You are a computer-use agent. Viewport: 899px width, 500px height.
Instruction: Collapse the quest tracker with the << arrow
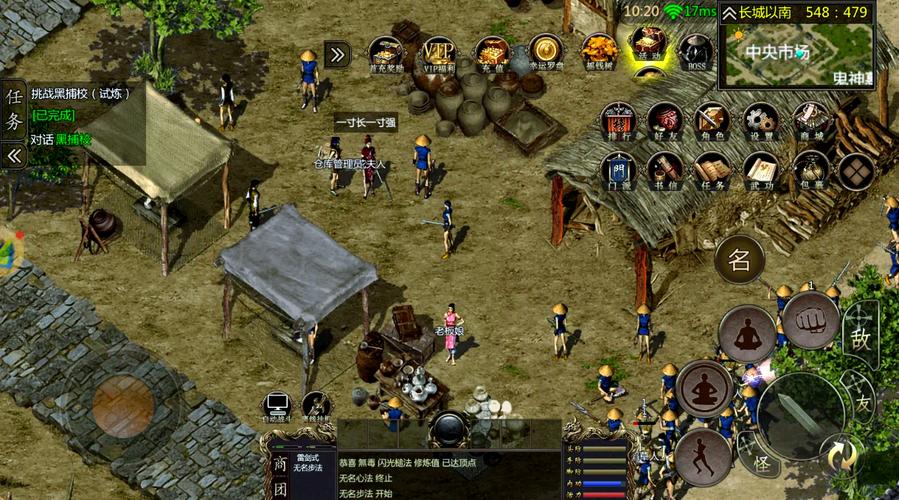[x=14, y=156]
